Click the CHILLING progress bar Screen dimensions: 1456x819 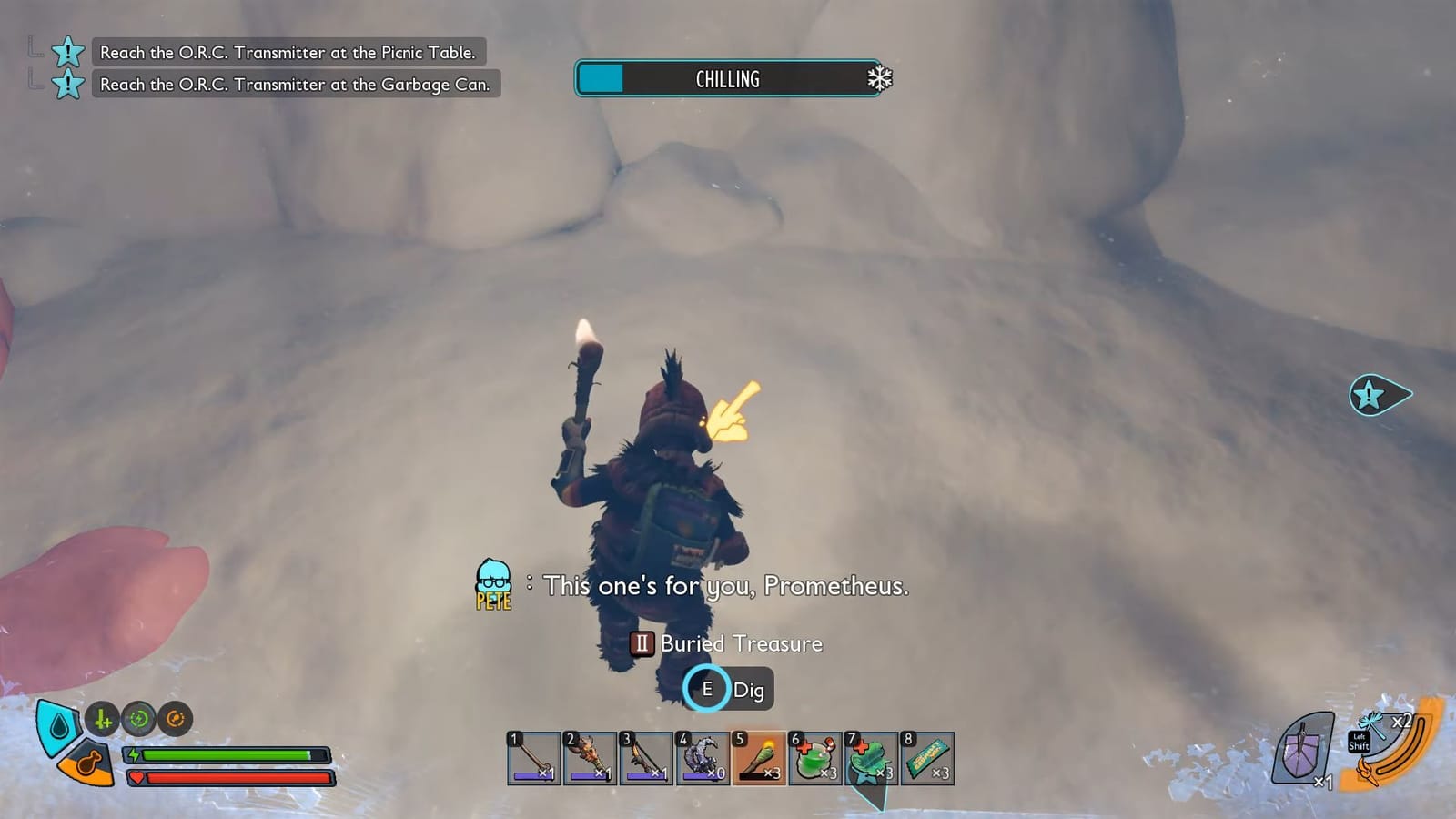point(728,79)
